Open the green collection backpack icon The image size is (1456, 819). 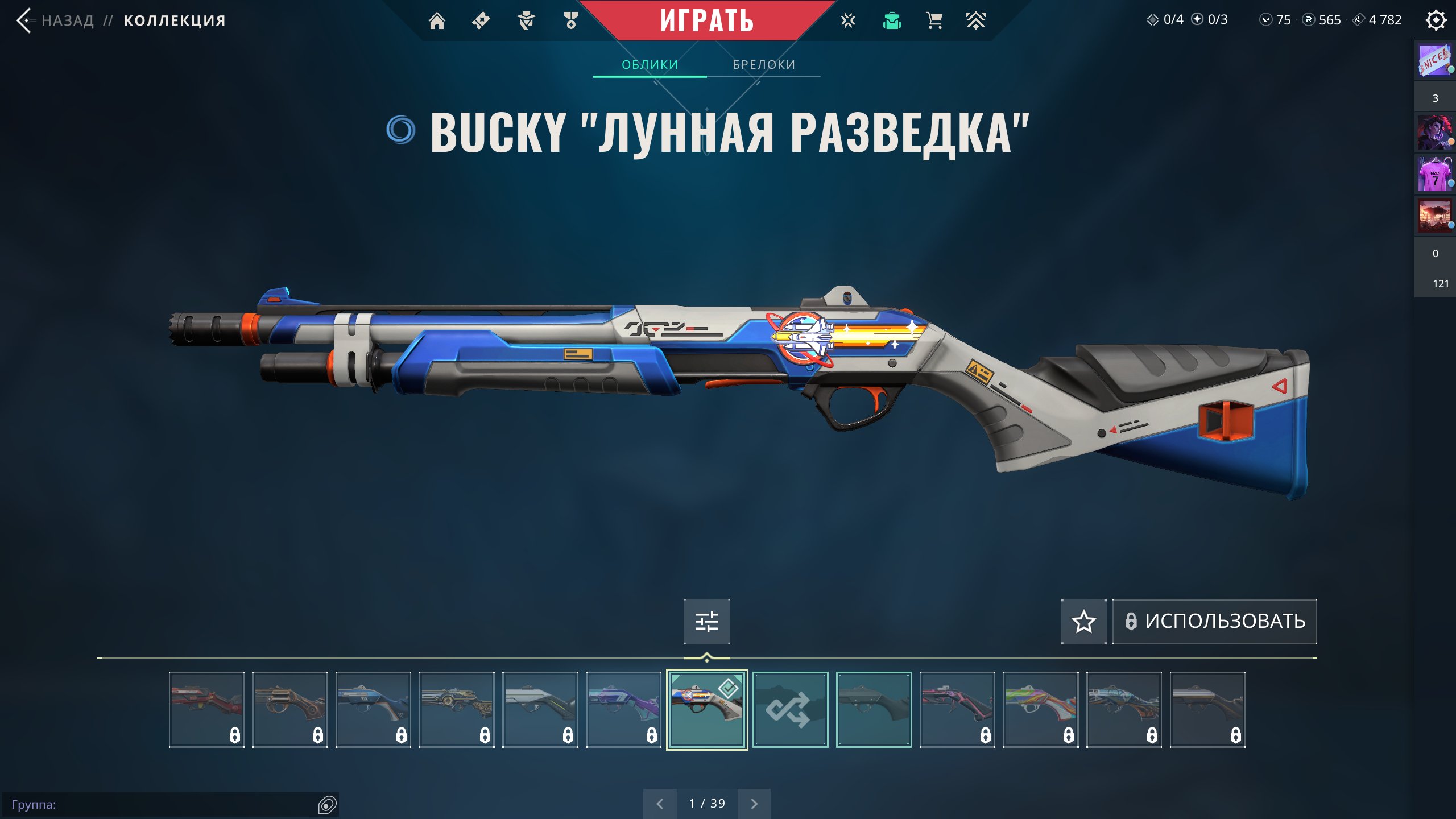pyautogui.click(x=892, y=21)
